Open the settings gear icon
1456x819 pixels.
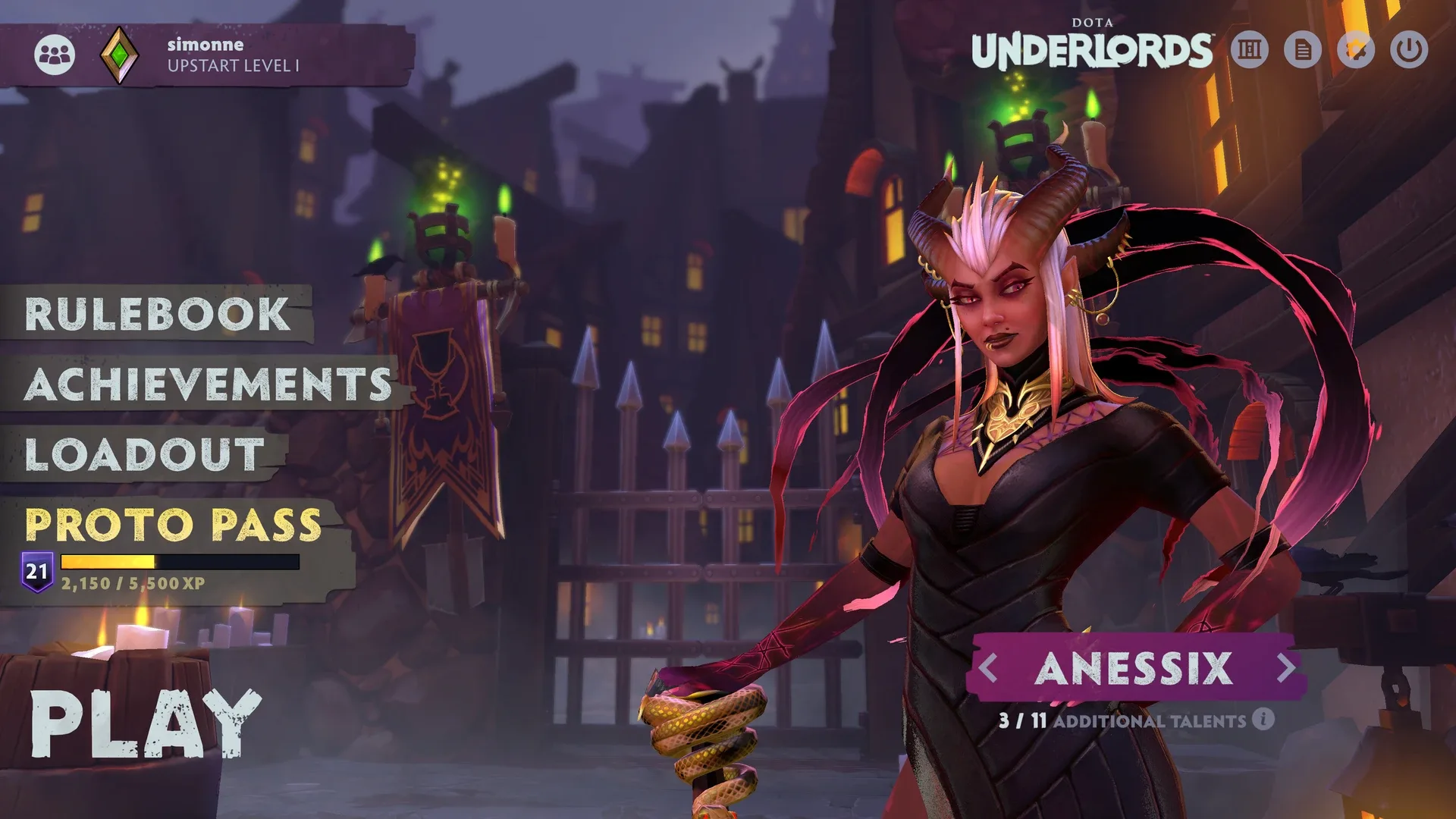[1356, 49]
